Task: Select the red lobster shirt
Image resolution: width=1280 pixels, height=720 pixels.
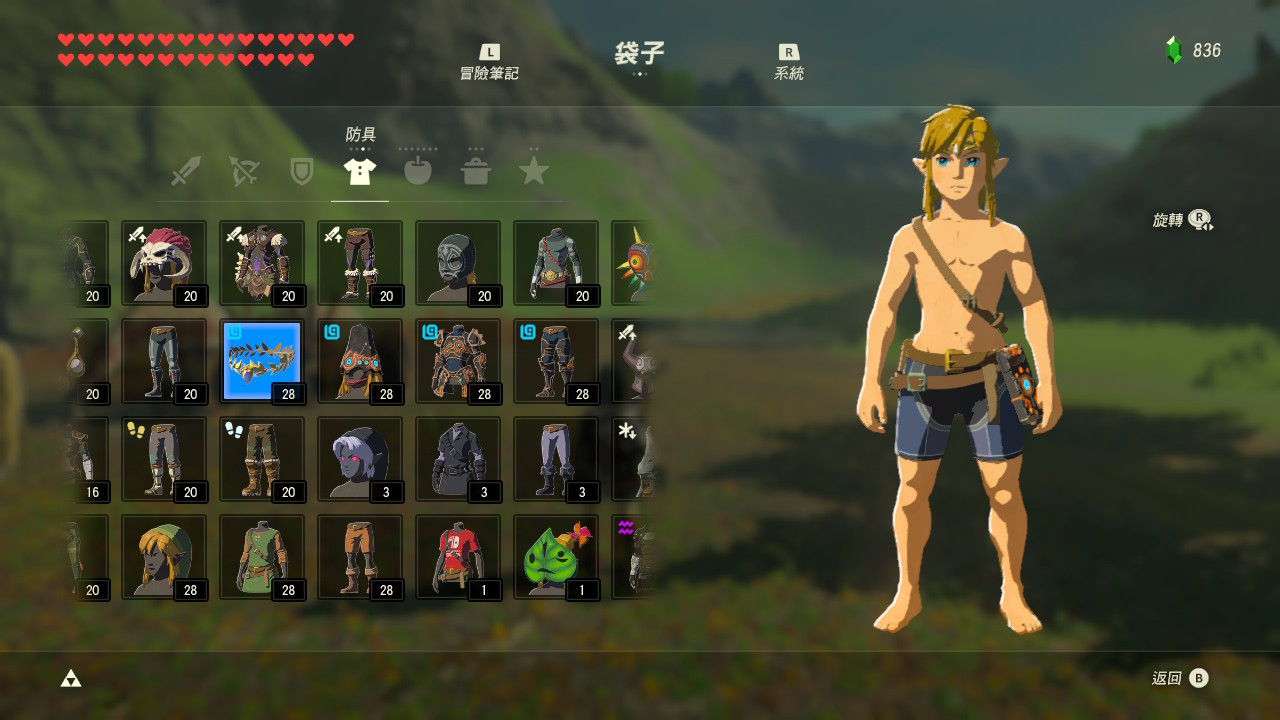Action: click(x=458, y=557)
